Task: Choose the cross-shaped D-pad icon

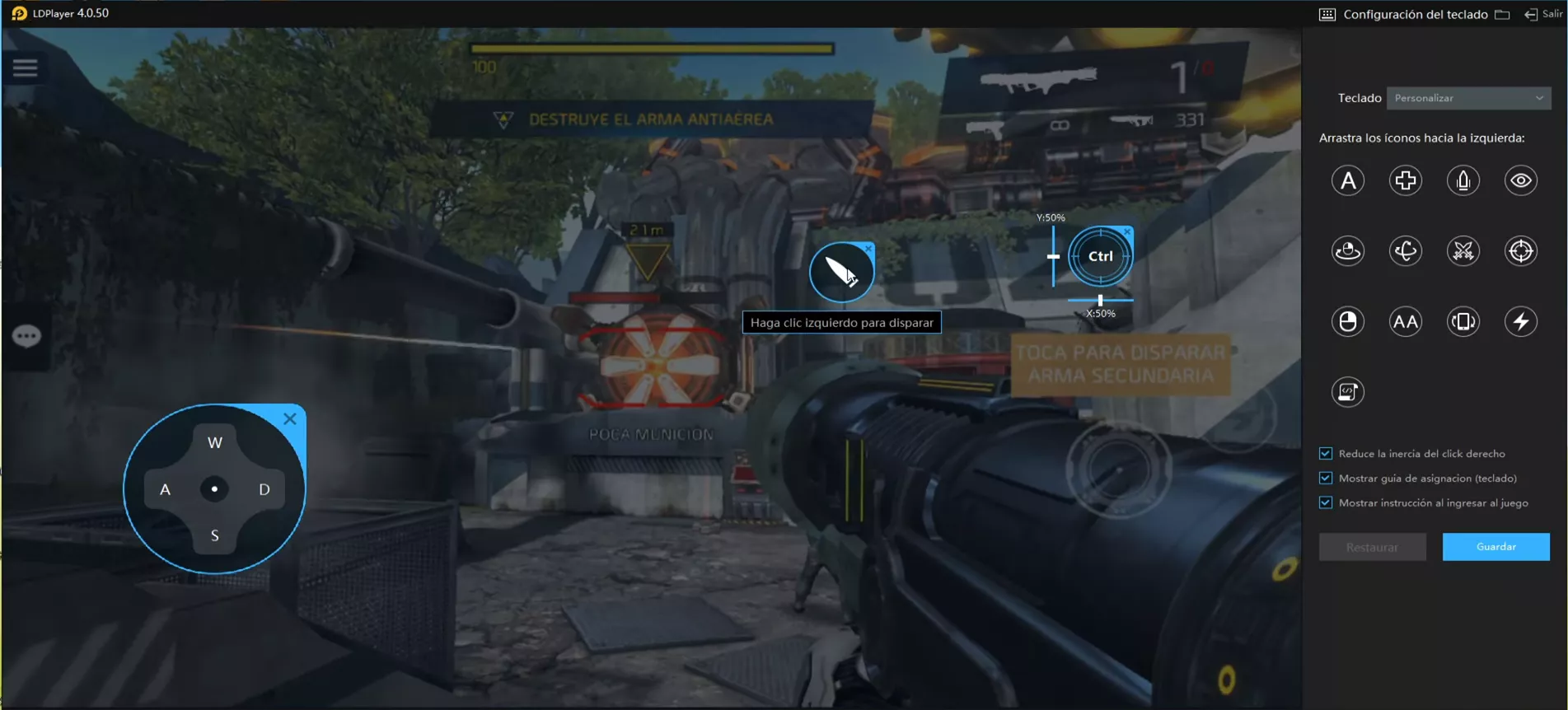Action: point(1406,180)
